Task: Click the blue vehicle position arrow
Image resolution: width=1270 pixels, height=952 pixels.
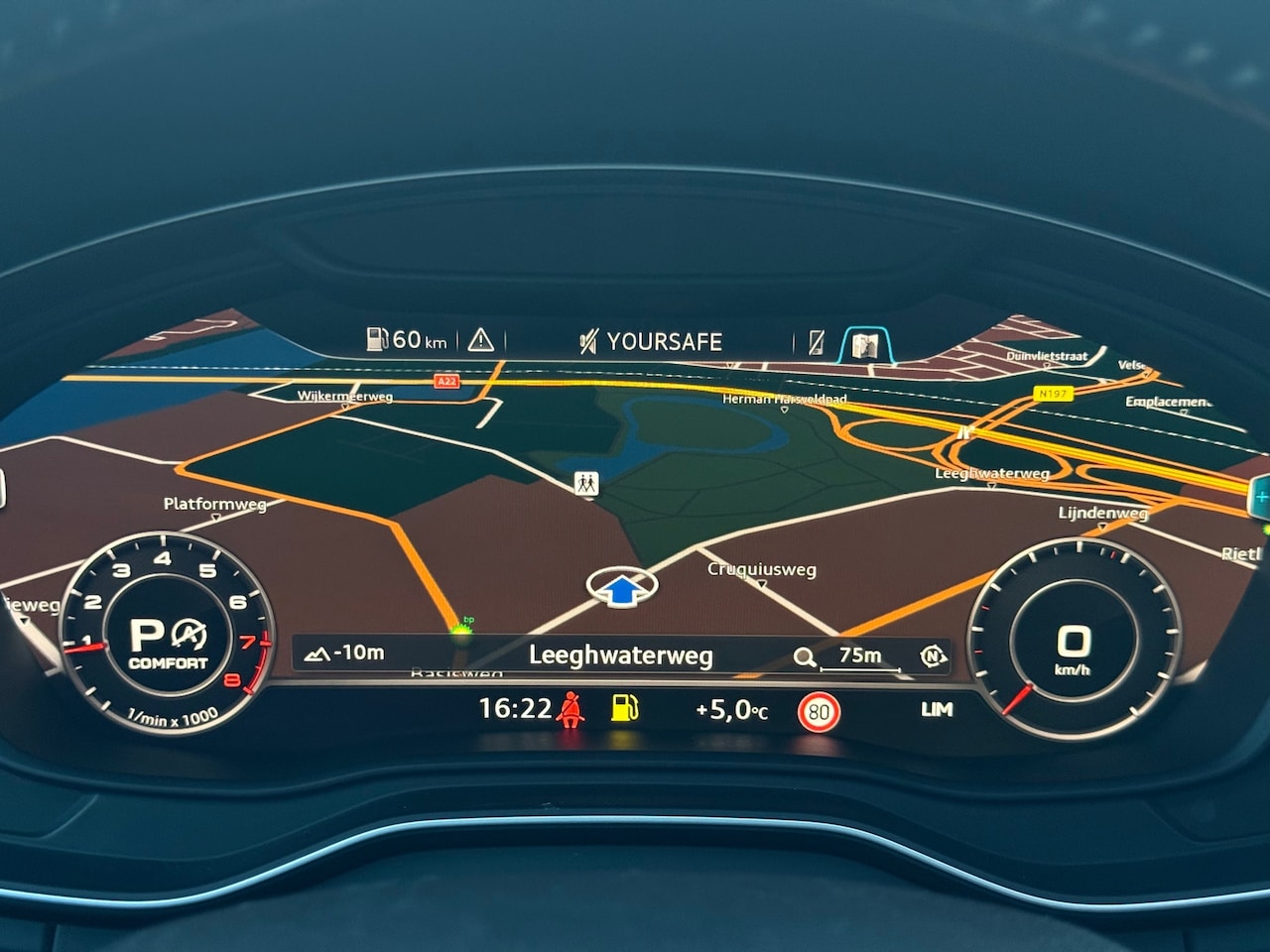Action: point(621,590)
